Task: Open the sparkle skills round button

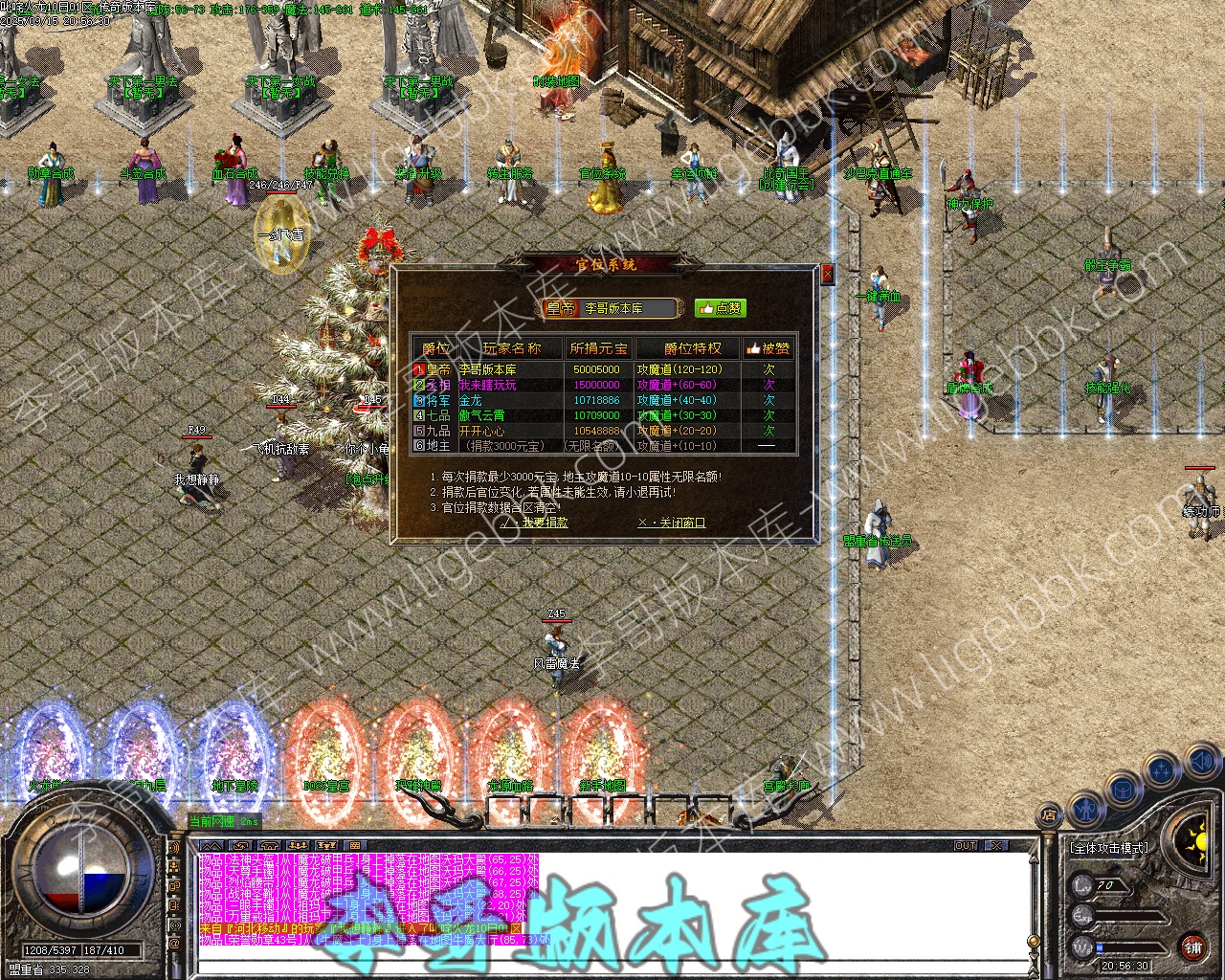Action: point(1163,768)
